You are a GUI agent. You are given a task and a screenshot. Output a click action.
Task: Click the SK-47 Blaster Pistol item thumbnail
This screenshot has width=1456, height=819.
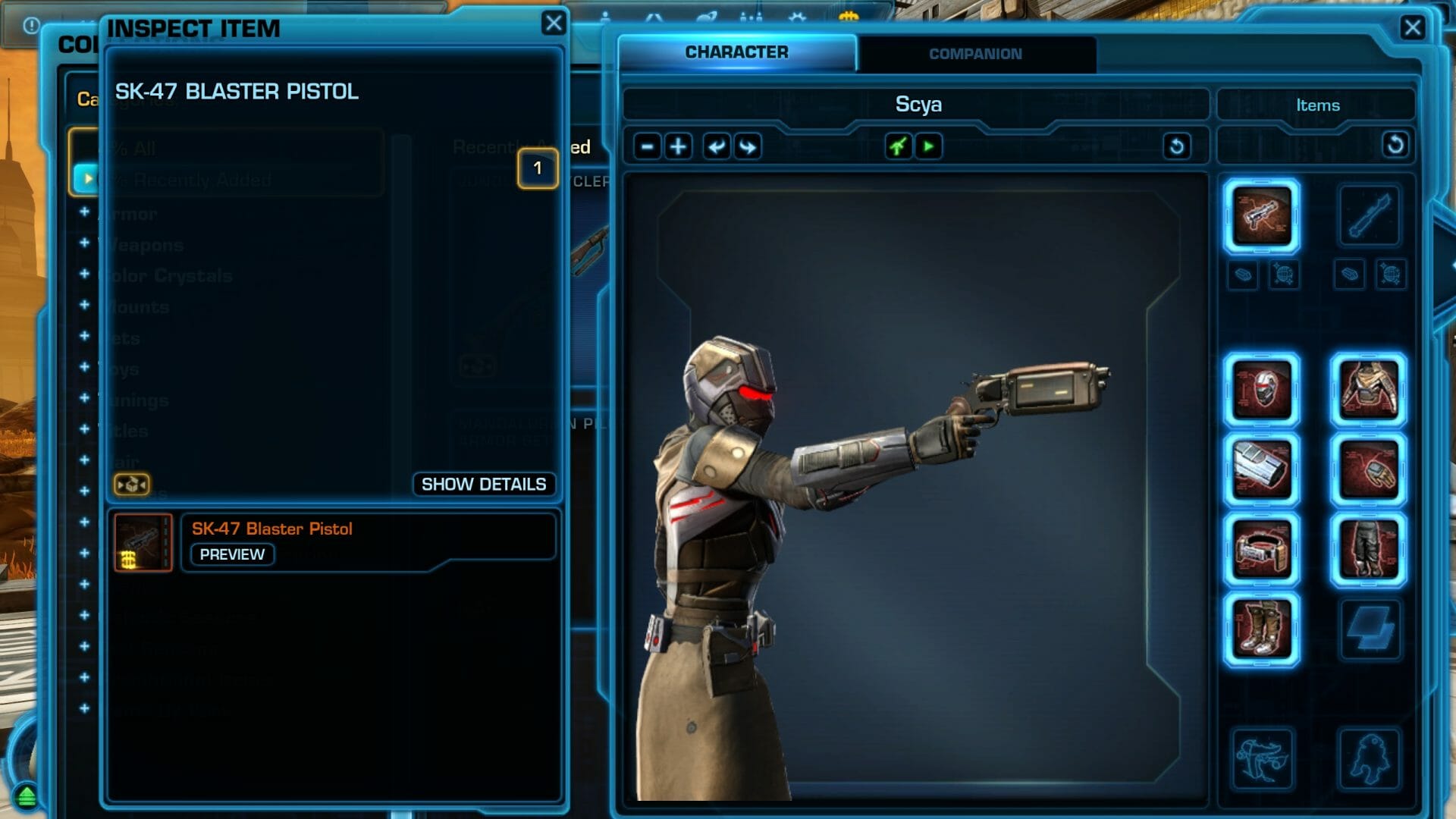click(143, 542)
